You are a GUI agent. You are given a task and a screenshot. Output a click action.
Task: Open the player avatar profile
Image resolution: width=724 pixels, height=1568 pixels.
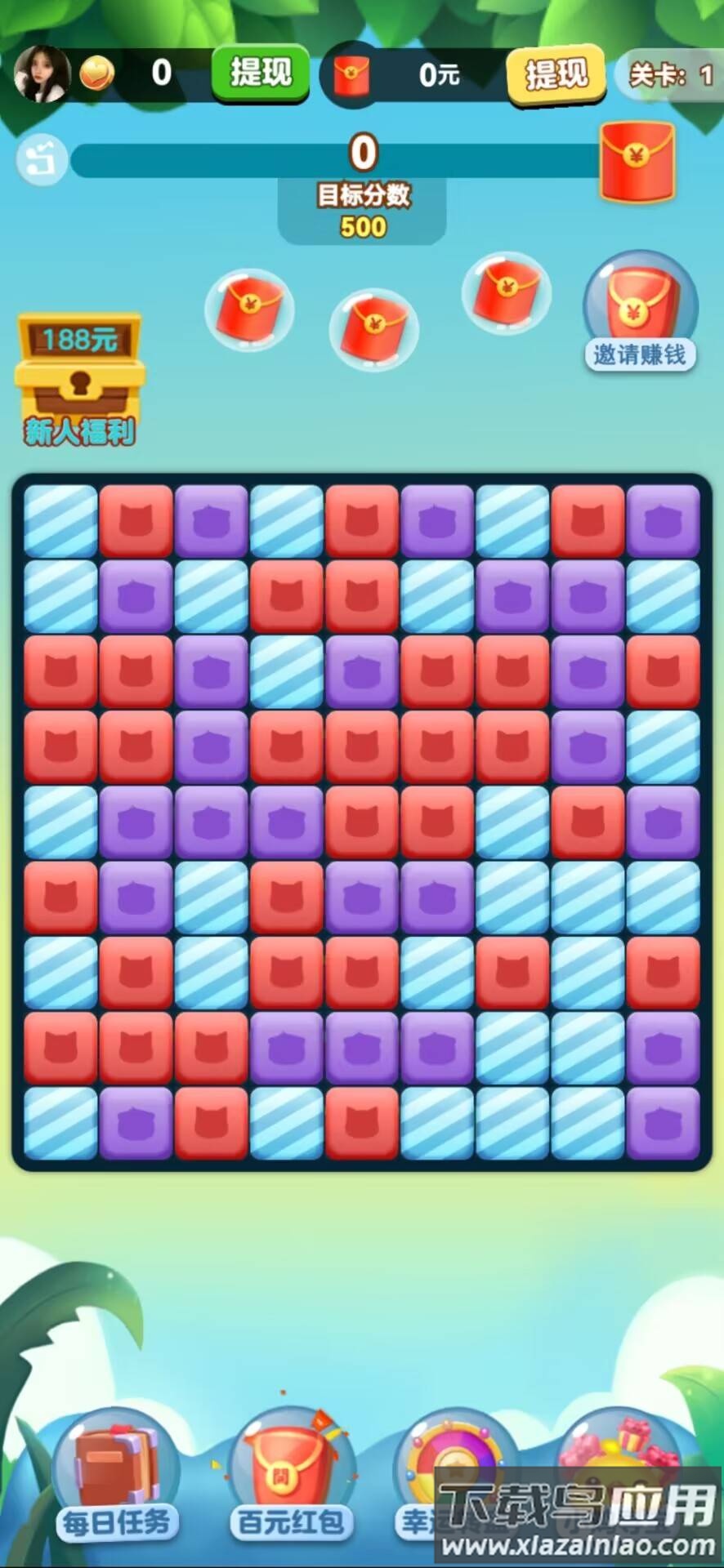(42, 74)
